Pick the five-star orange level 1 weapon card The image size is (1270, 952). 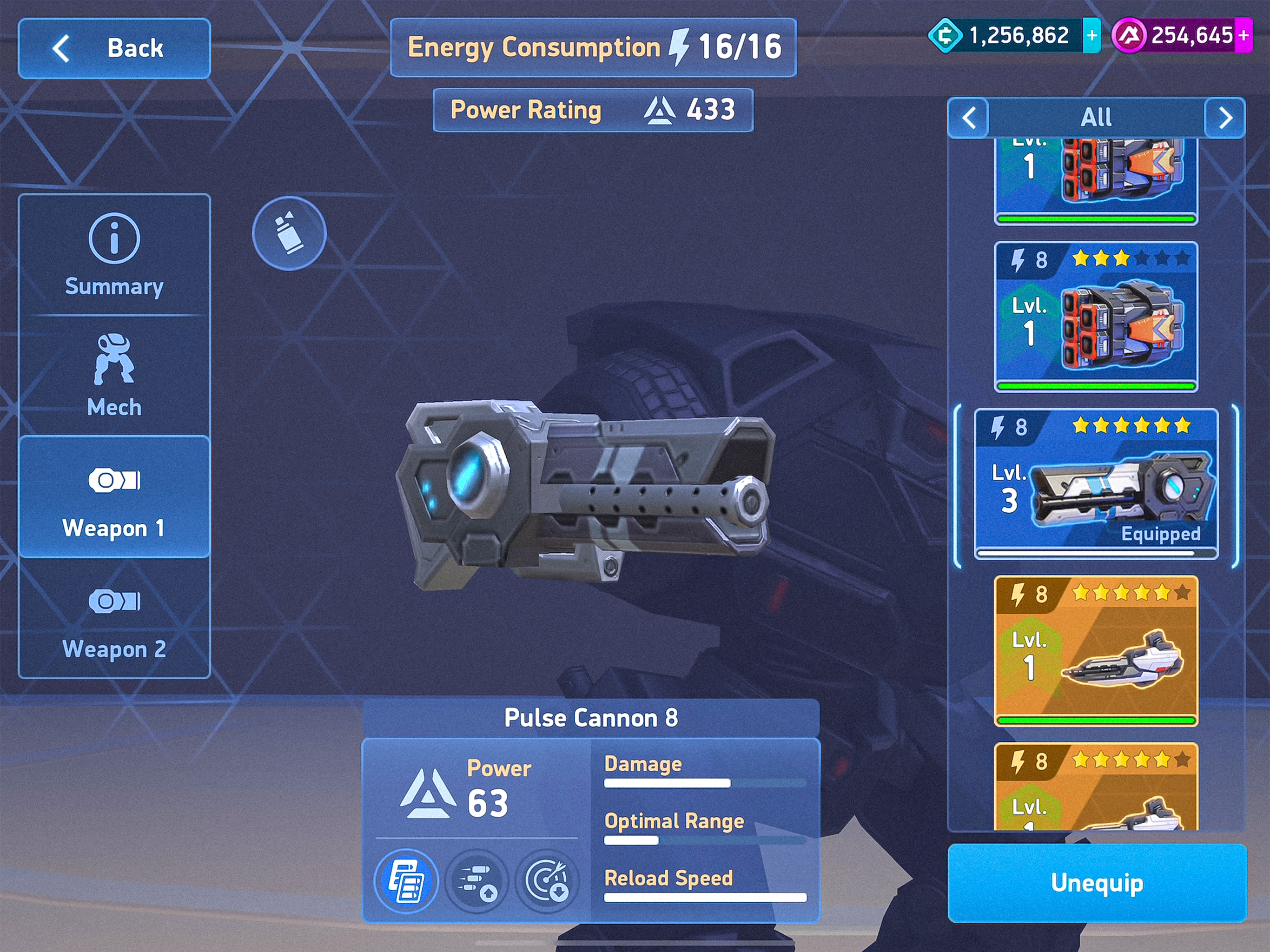[1096, 651]
